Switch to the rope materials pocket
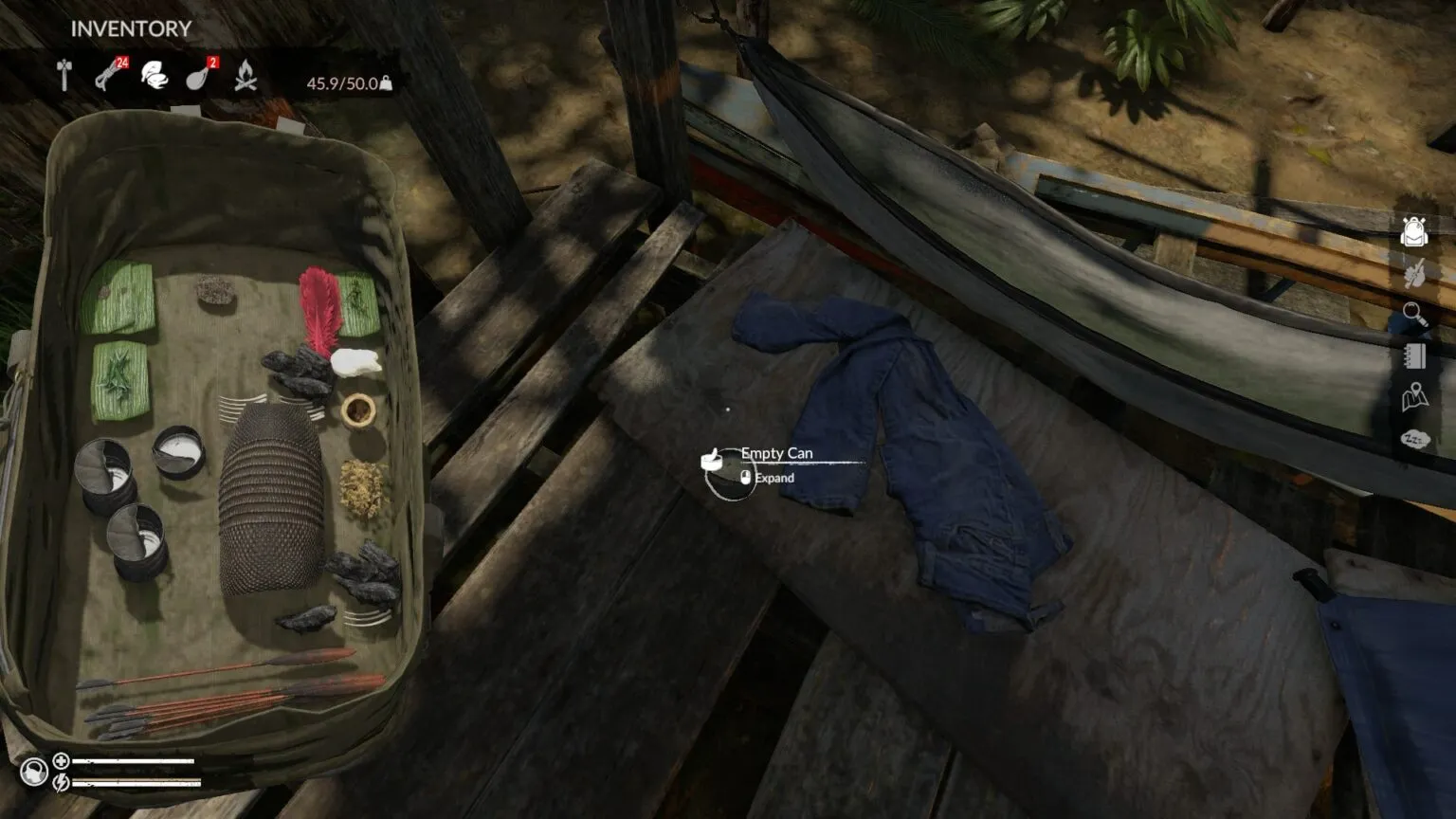Viewport: 1456px width, 819px height. [x=108, y=75]
